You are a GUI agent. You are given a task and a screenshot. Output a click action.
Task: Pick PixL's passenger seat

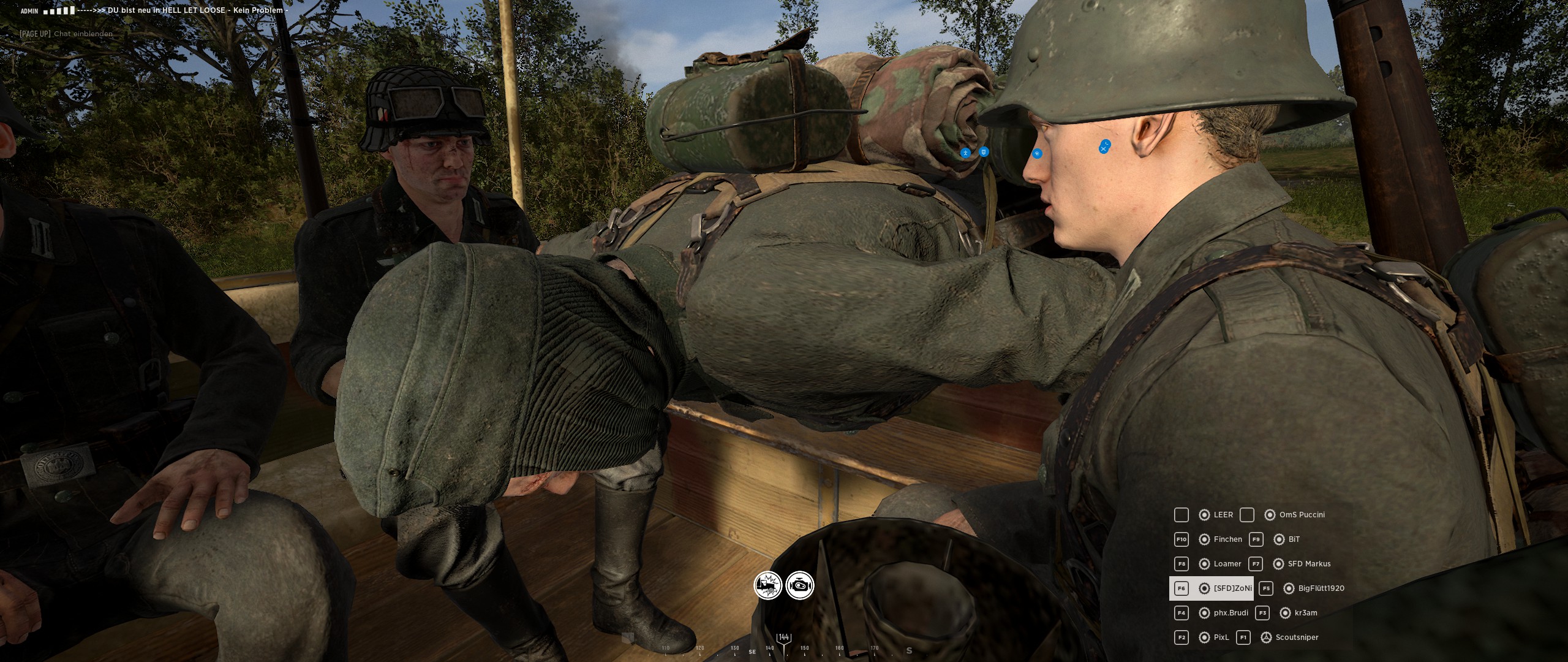point(1221,637)
